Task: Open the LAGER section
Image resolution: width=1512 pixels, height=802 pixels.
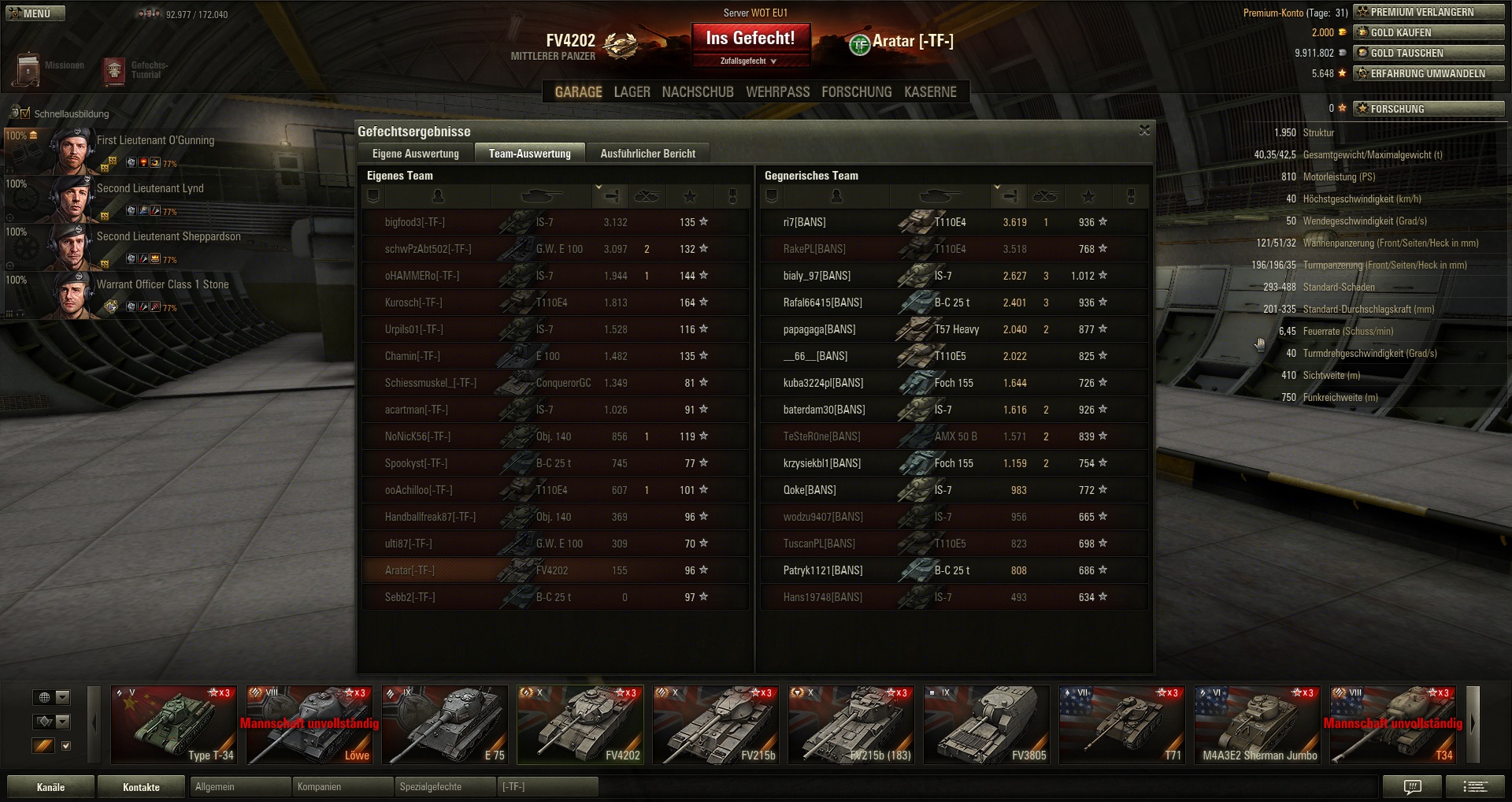Action: (x=632, y=92)
